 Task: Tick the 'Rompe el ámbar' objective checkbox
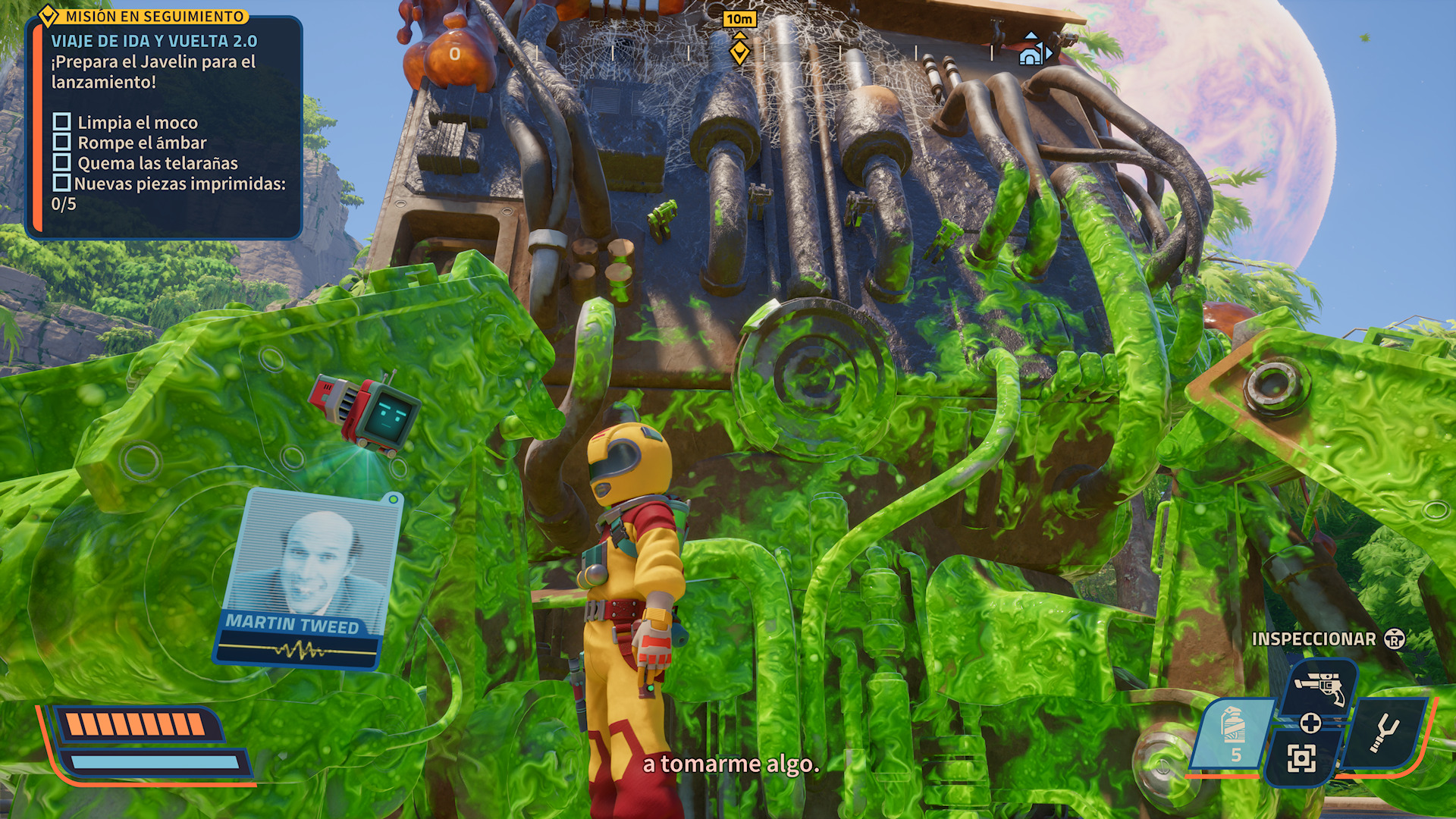[62, 143]
